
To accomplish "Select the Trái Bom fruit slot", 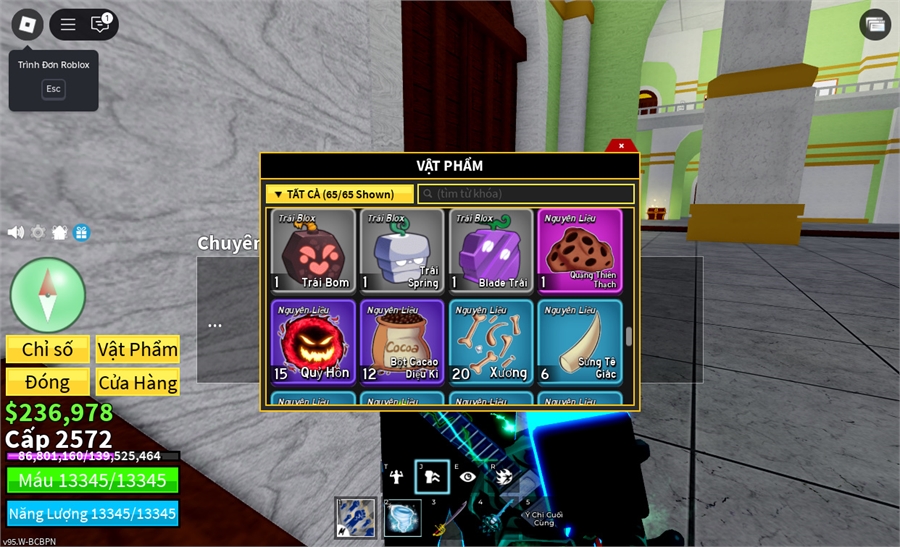I will tap(313, 250).
